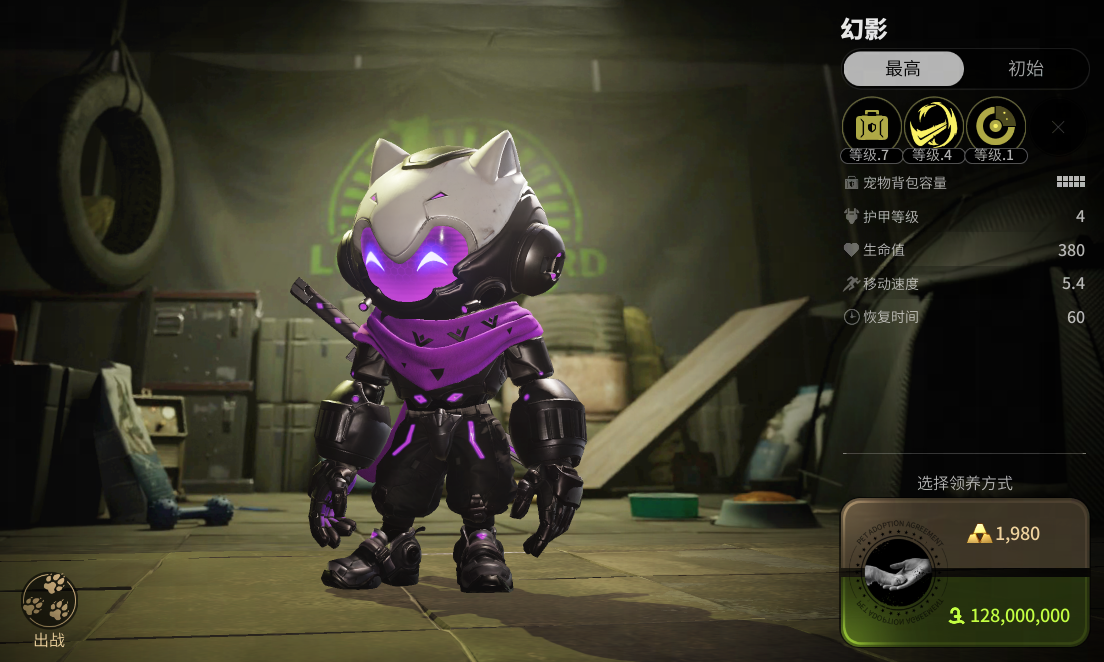Select the backpack skill icon 等级.7
The height and width of the screenshot is (662, 1104).
(872, 126)
